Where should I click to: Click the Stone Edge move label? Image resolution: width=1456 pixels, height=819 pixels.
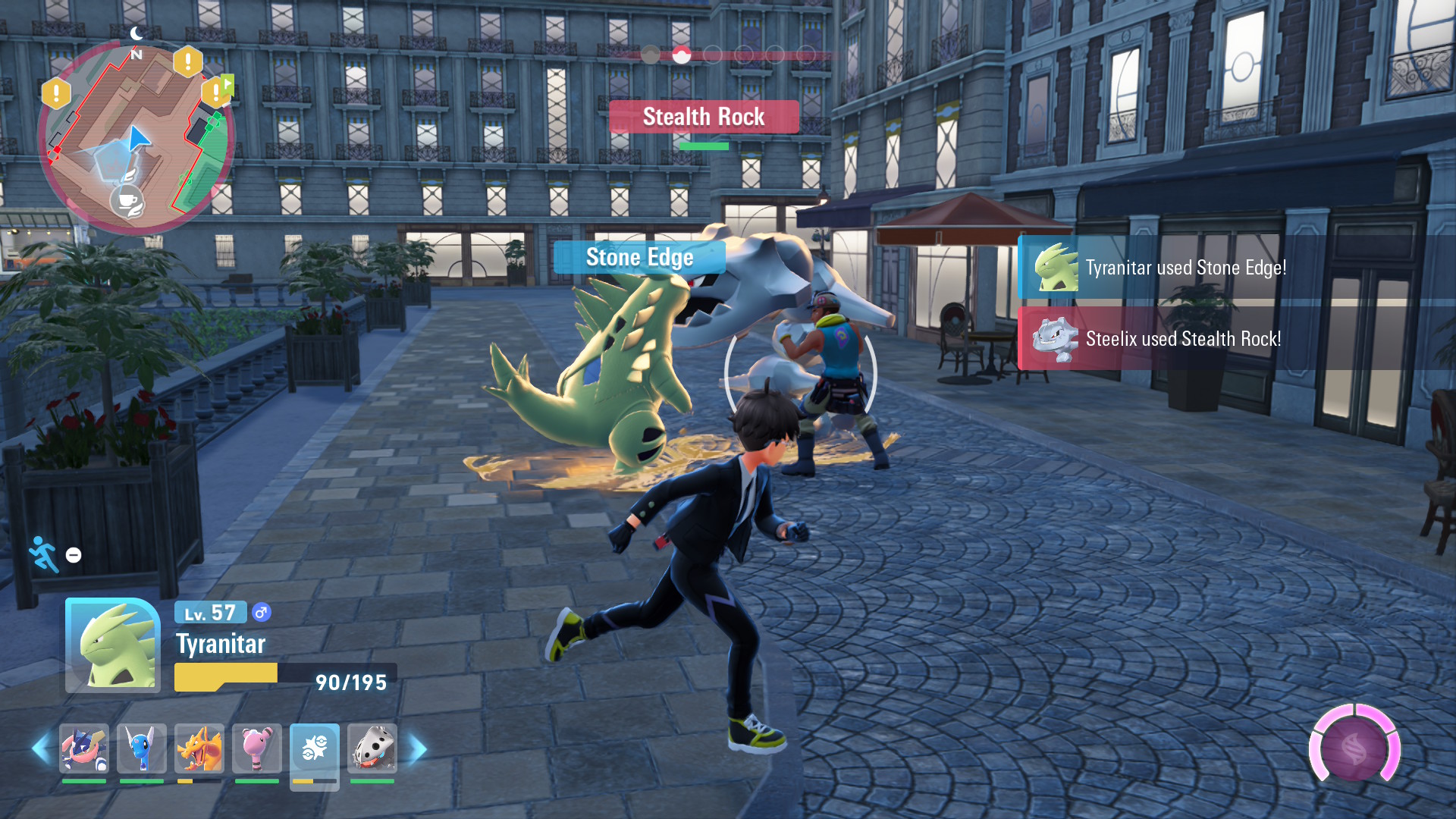[639, 258]
